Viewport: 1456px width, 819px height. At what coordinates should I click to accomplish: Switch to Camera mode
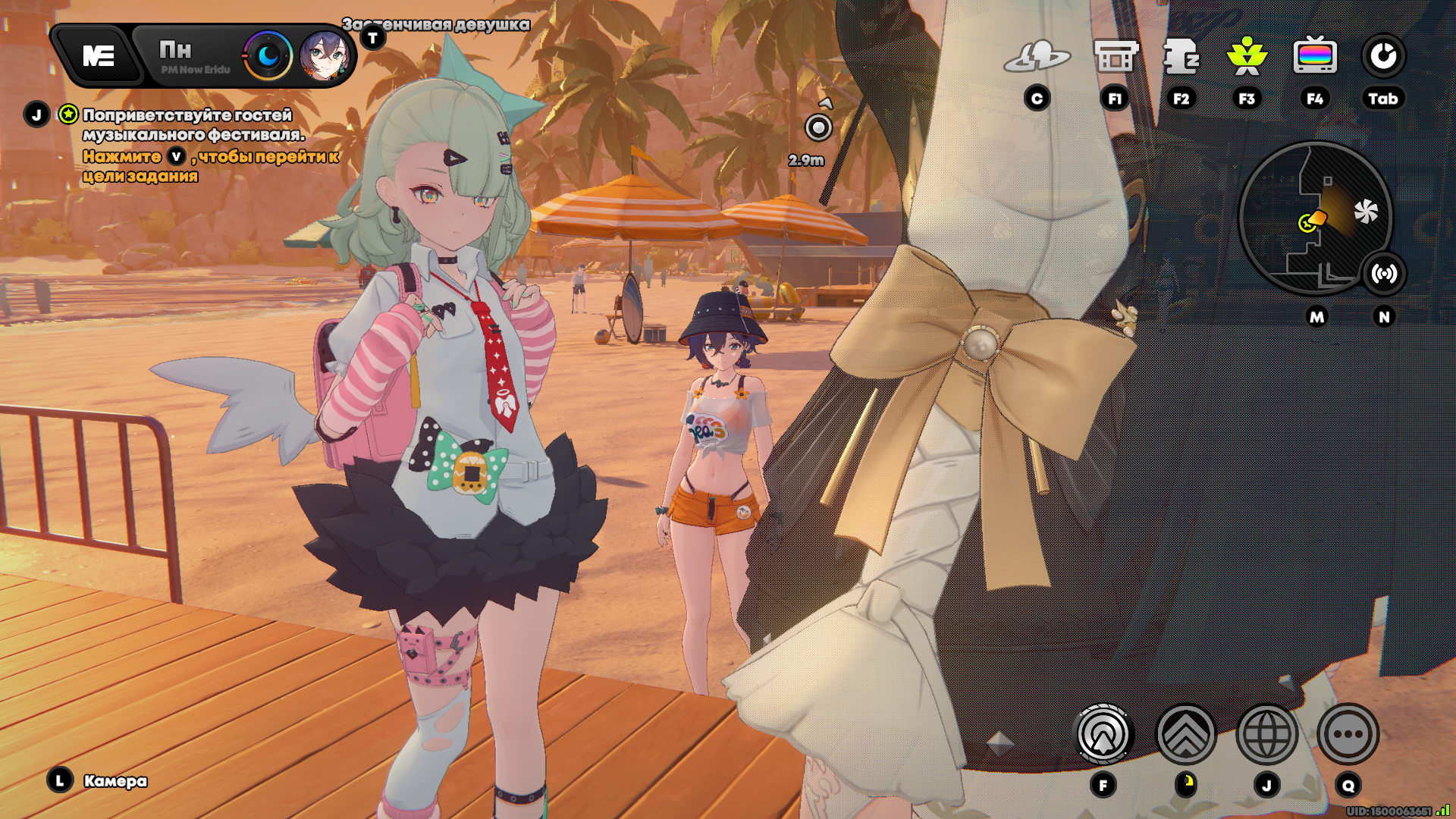coord(115,781)
